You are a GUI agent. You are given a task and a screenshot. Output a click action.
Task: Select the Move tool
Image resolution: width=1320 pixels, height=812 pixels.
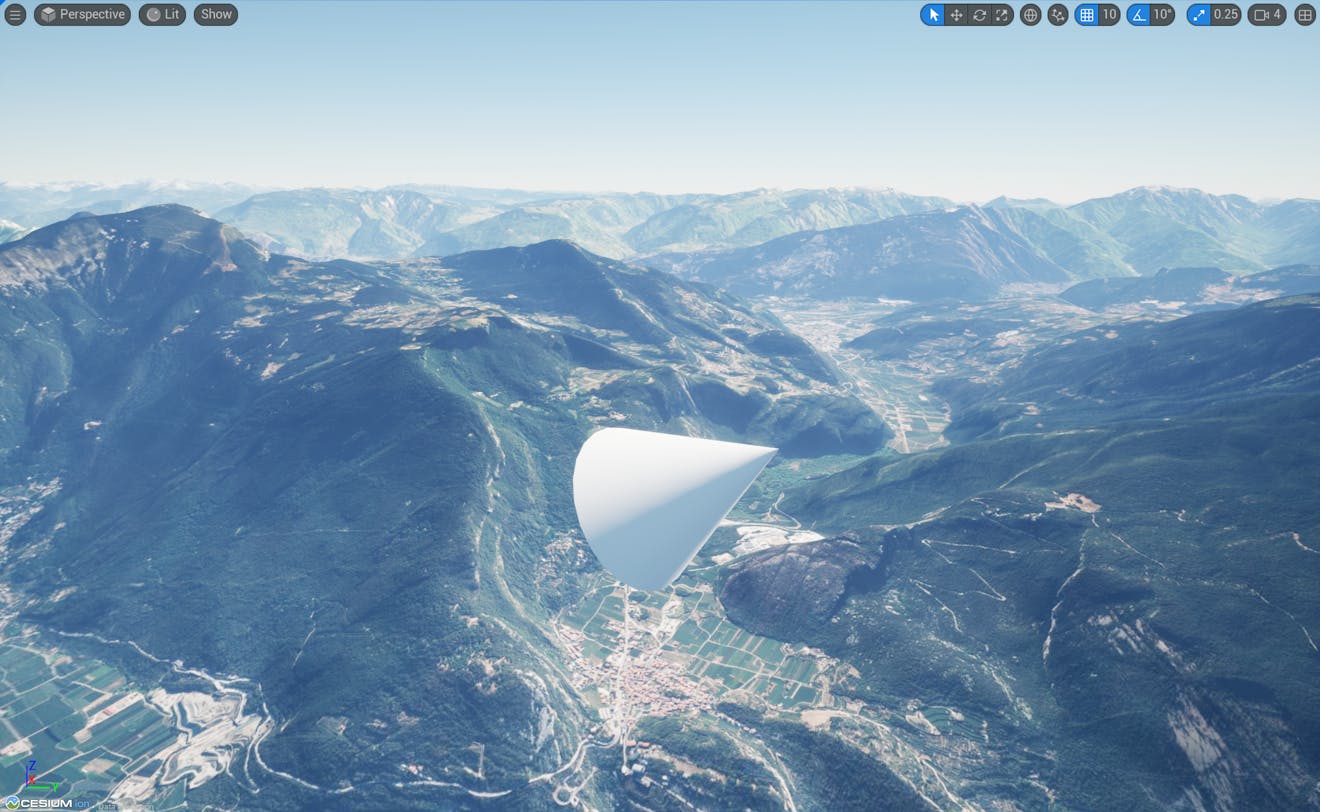pos(957,15)
